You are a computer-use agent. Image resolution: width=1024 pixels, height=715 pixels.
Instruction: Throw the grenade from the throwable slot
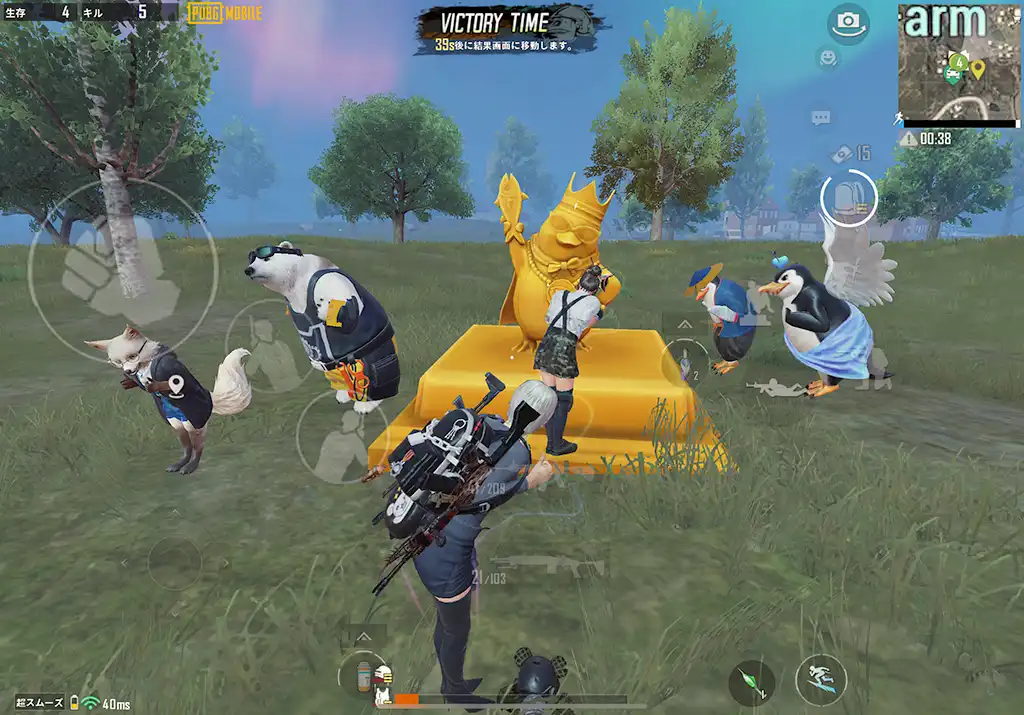point(686,358)
